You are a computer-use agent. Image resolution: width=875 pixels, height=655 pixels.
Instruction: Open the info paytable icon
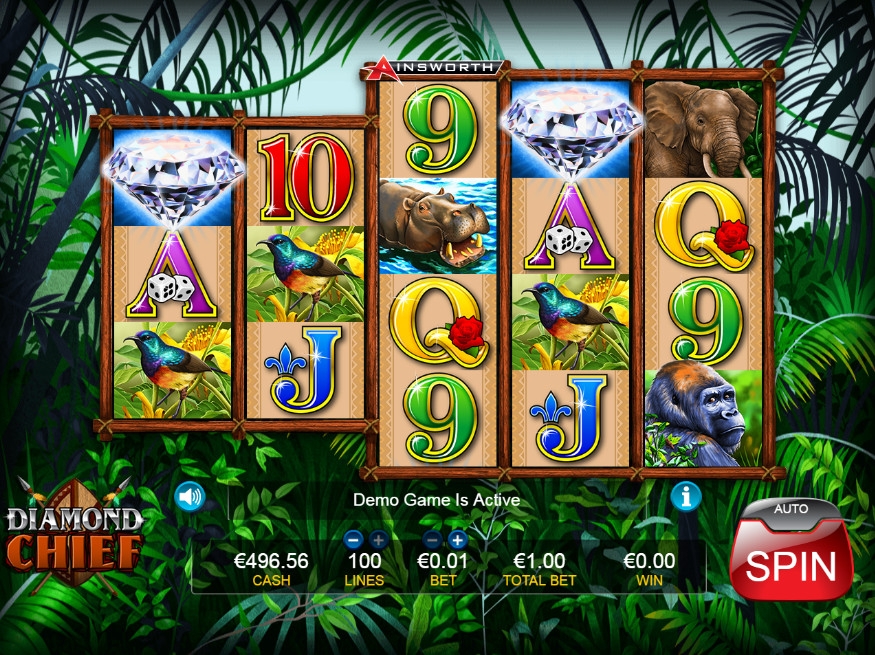tap(685, 496)
